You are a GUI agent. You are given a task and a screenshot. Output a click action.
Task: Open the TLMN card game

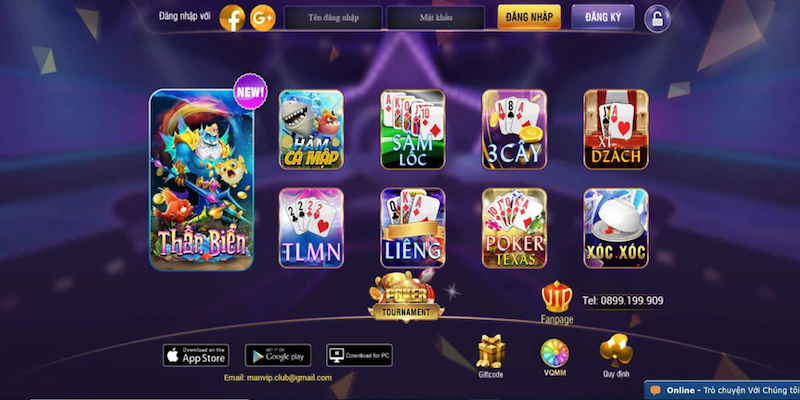tap(311, 228)
